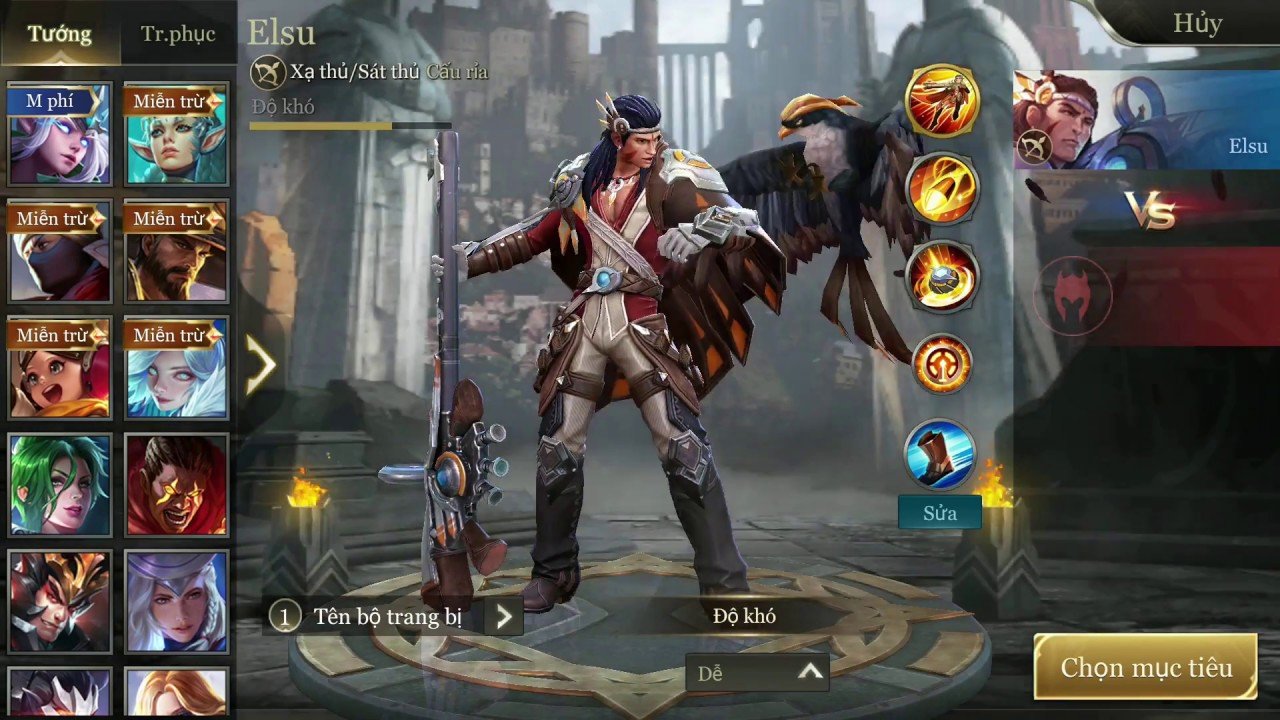Pick the teal elf-eared hero portrait
The width and height of the screenshot is (1280, 720).
click(176, 137)
